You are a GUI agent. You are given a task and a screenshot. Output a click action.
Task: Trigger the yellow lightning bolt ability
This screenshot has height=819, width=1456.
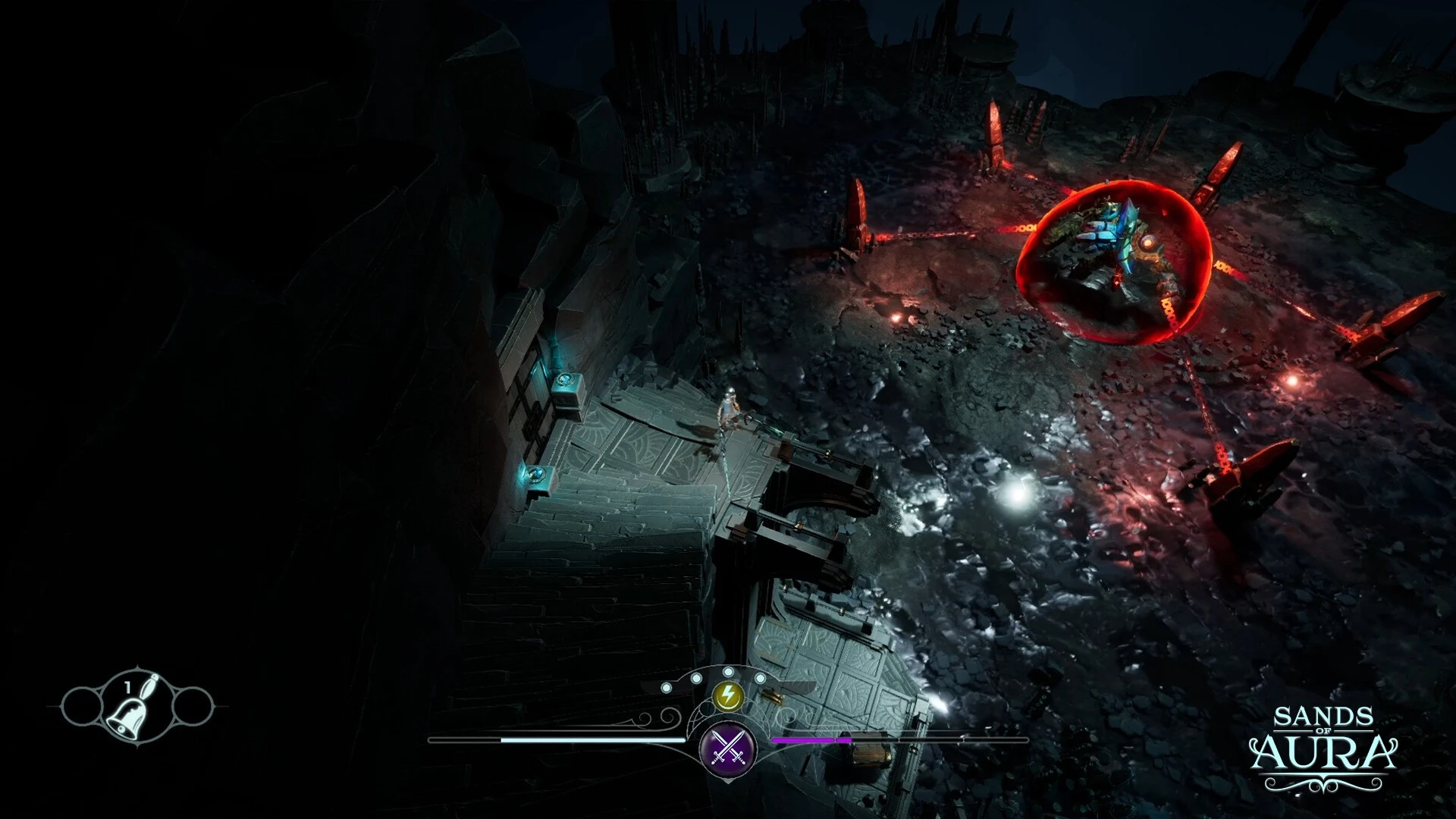[728, 695]
